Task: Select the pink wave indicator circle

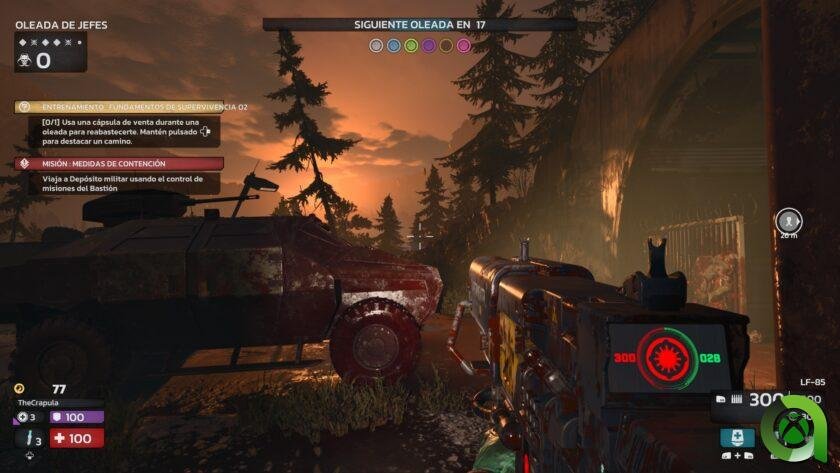Action: [x=463, y=45]
